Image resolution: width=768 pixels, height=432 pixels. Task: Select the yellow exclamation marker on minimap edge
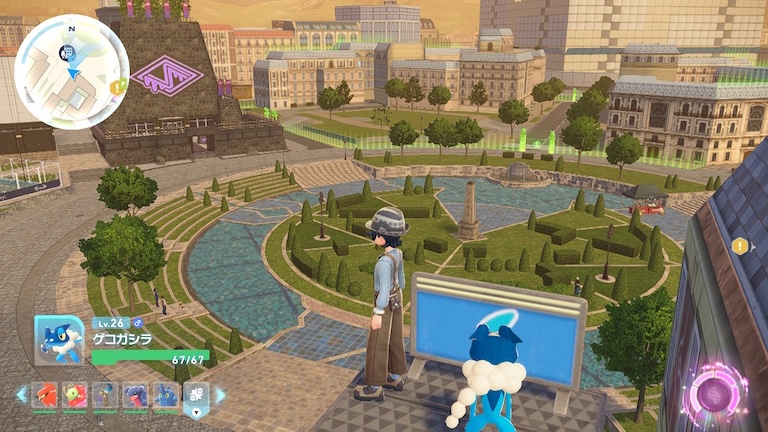coord(117,87)
